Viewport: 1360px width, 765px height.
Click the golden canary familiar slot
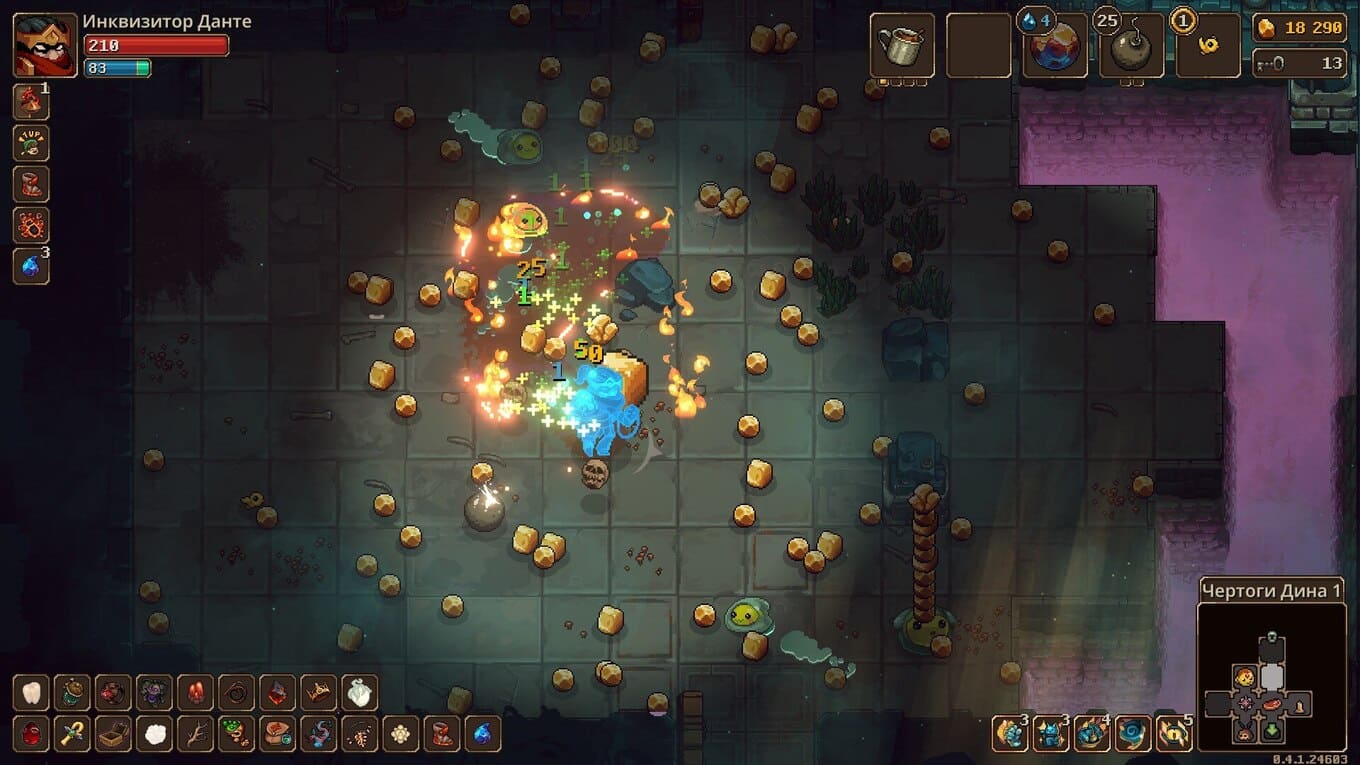pyautogui.click(x=1208, y=47)
